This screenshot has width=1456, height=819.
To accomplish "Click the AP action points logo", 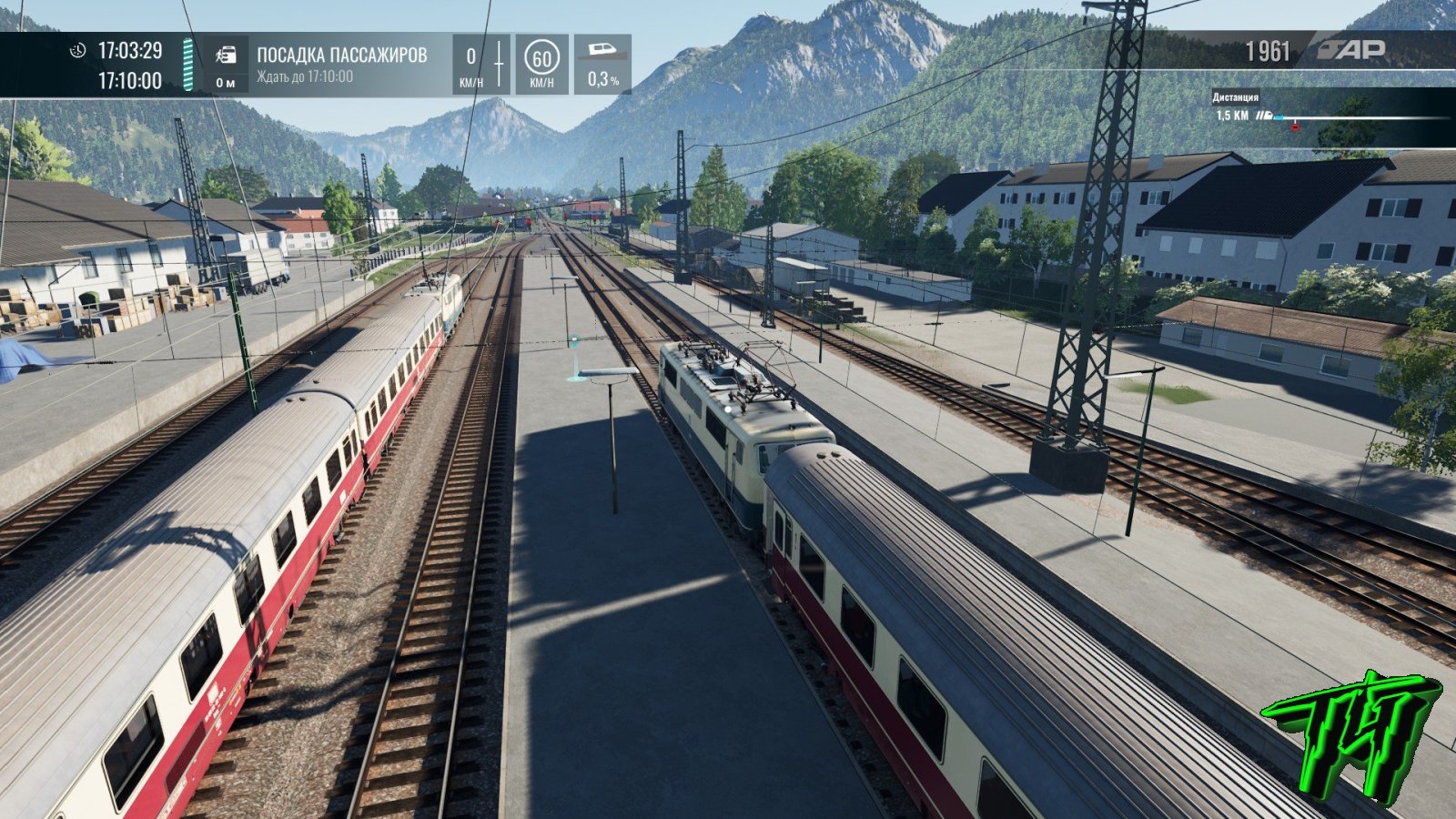I will pos(1353,50).
